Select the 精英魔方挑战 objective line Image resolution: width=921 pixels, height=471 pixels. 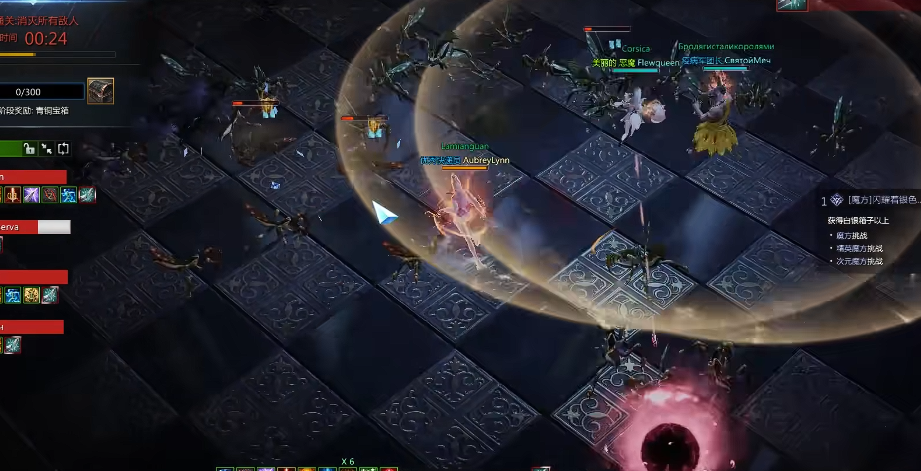(862, 248)
